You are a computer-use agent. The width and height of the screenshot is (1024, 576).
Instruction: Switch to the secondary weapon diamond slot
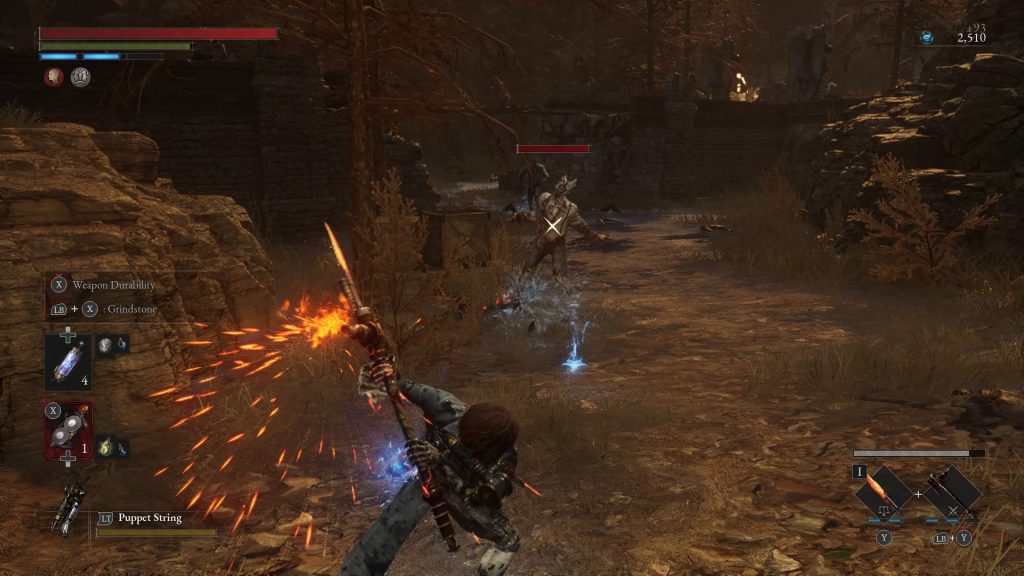(x=951, y=491)
